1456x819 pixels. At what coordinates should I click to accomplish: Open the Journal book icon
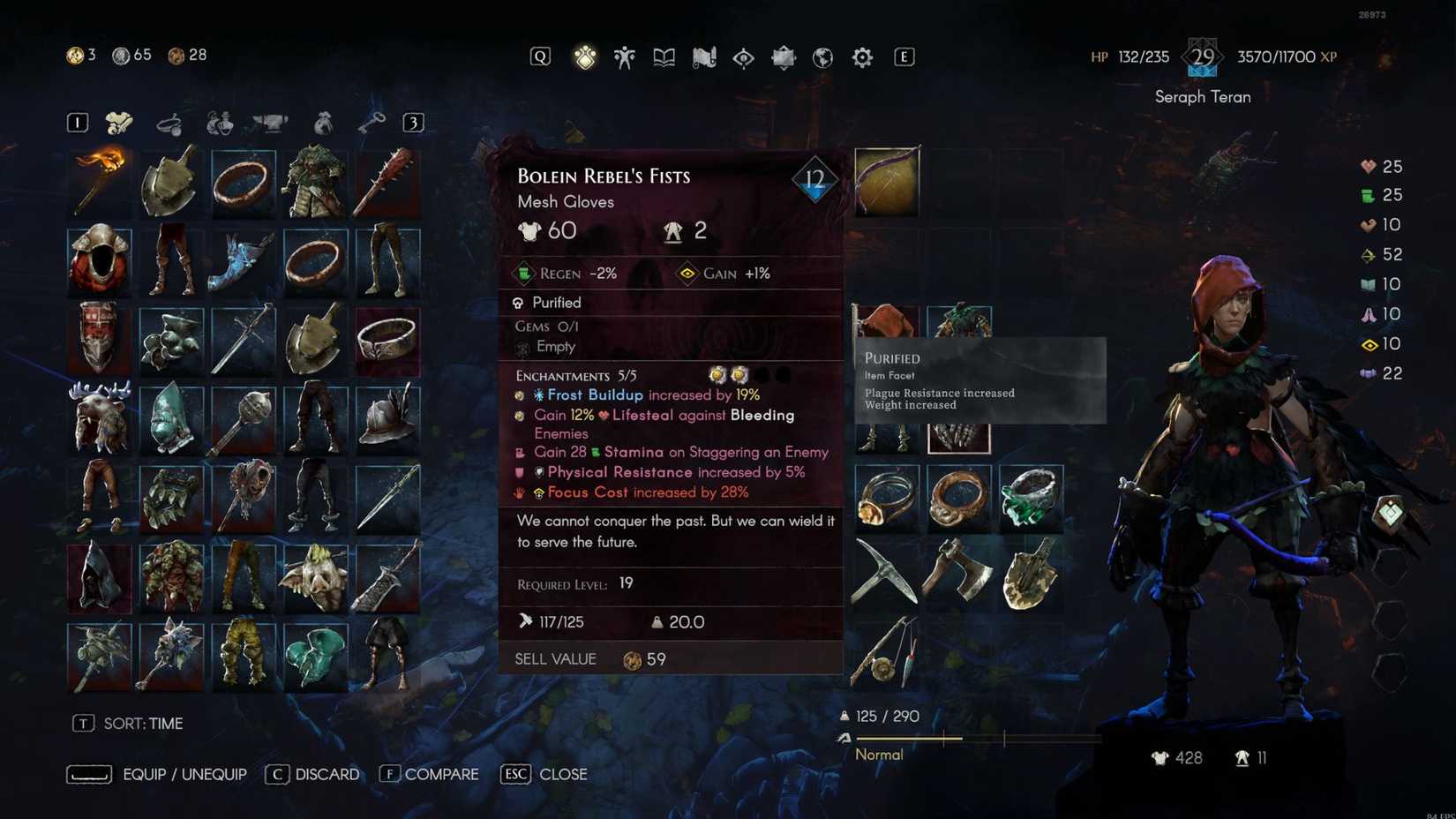click(663, 56)
